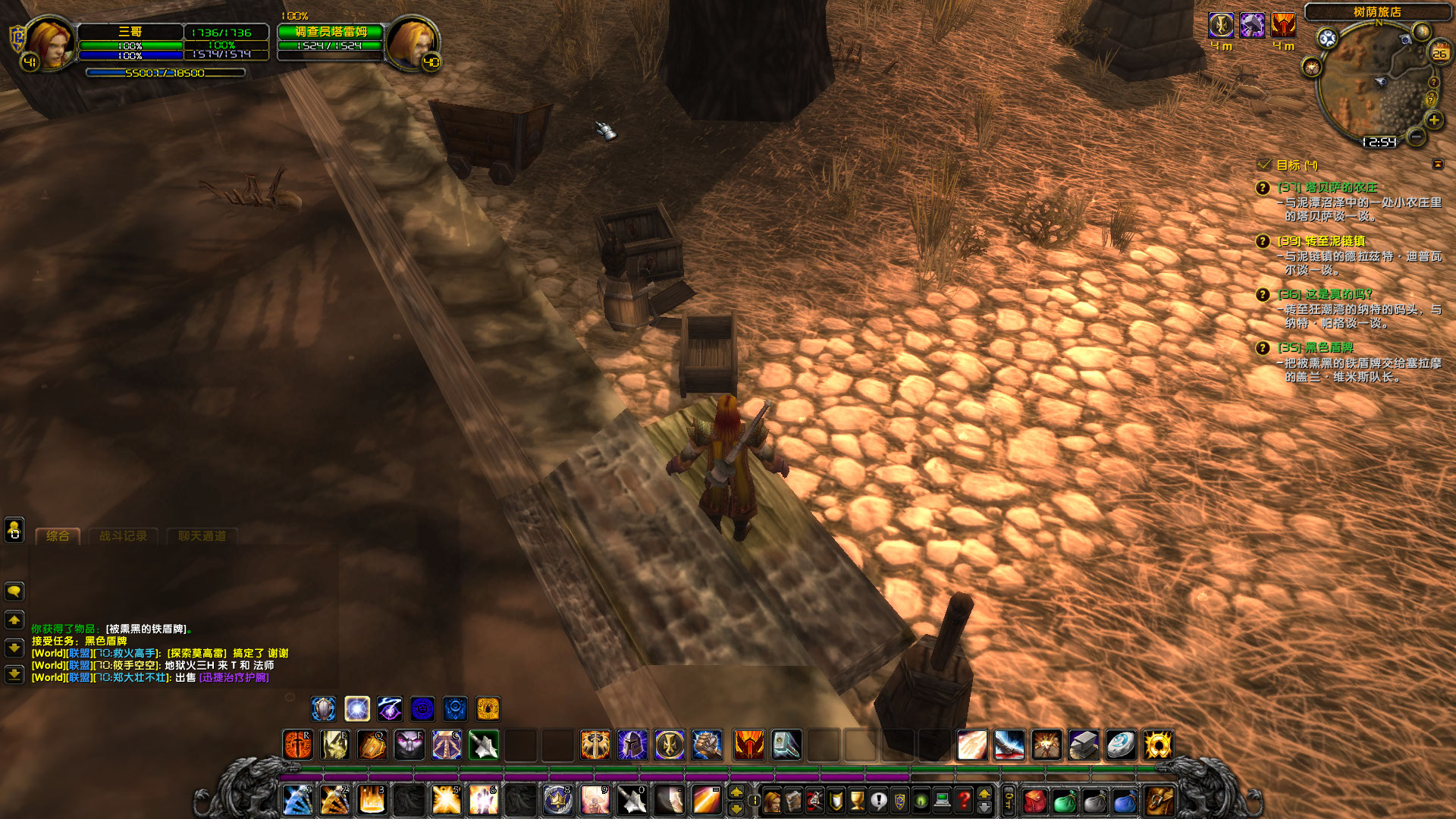Toggle the LFG green eye icon
Screen dimensions: 1456x819
coord(919,800)
